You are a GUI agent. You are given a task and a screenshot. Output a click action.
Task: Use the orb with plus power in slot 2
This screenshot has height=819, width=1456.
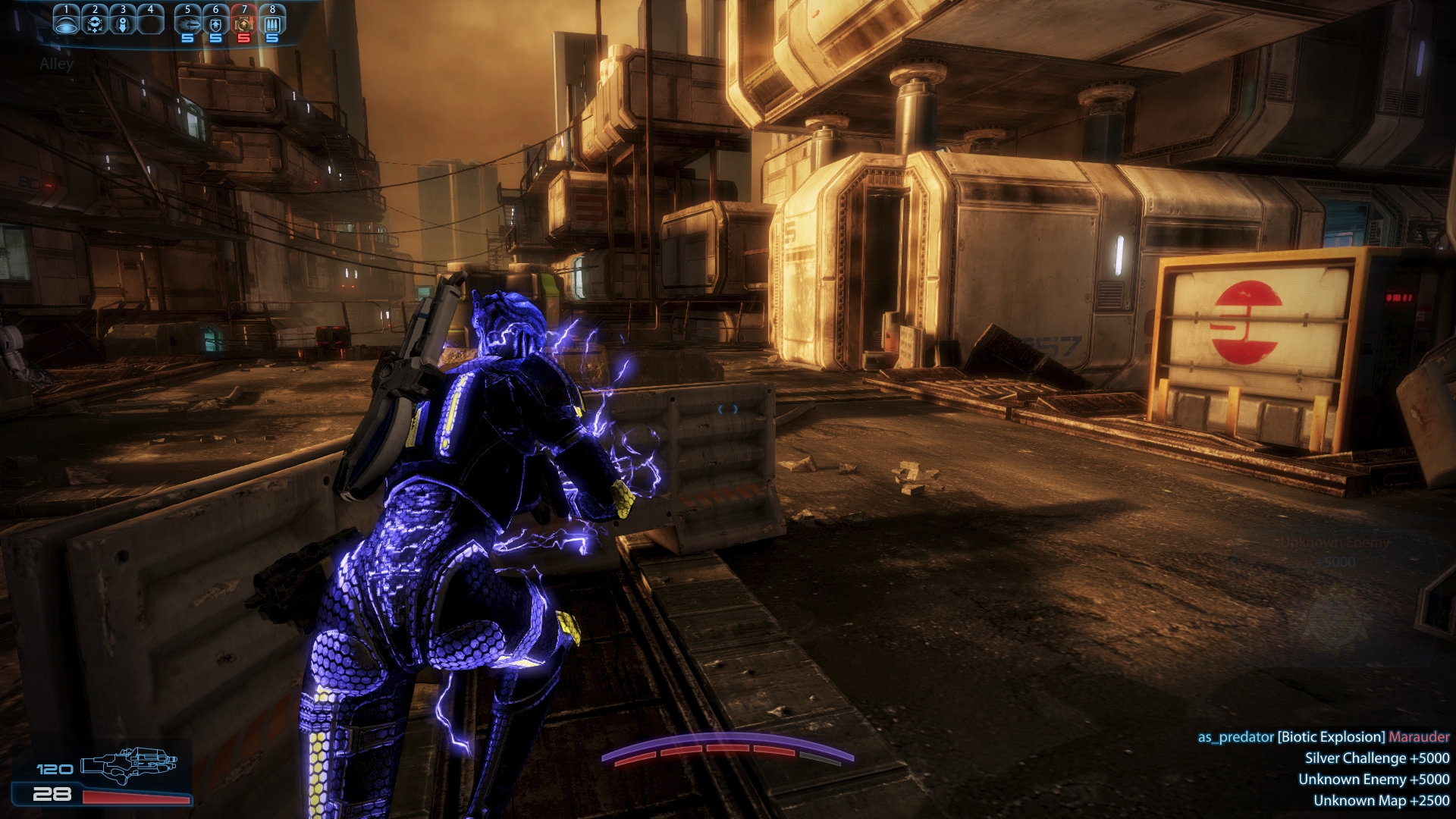coord(95,24)
